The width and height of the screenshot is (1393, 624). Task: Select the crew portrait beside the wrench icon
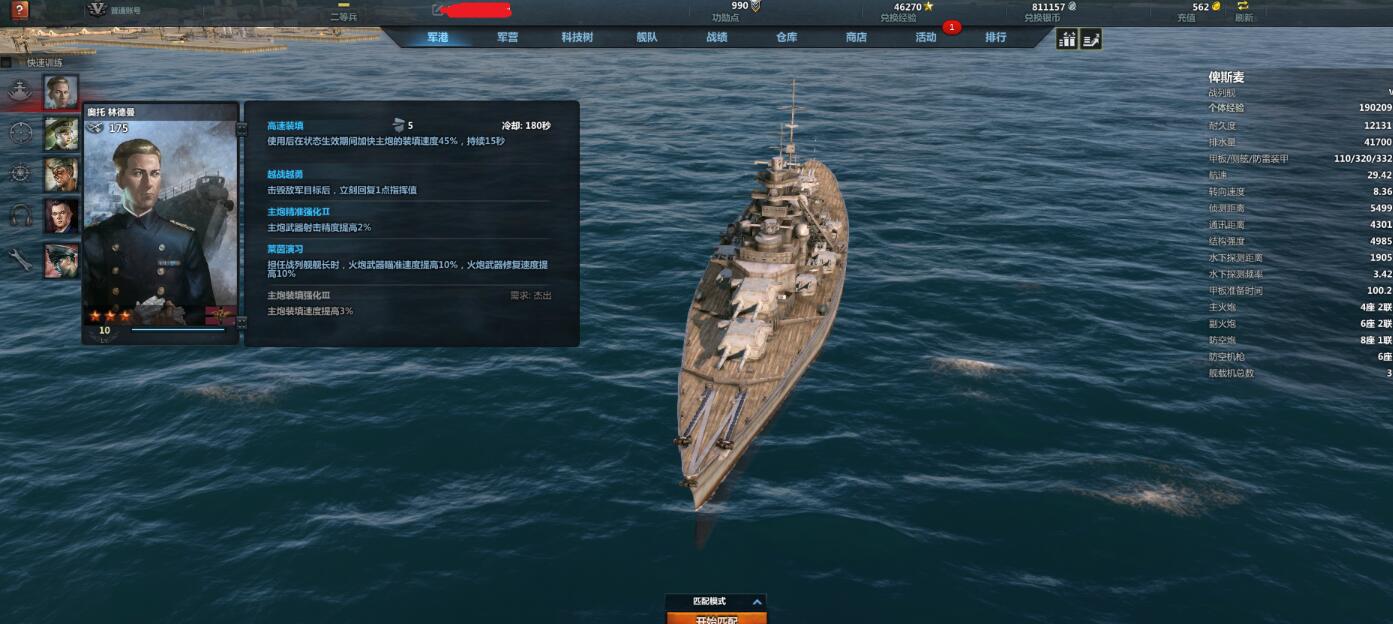[61, 260]
